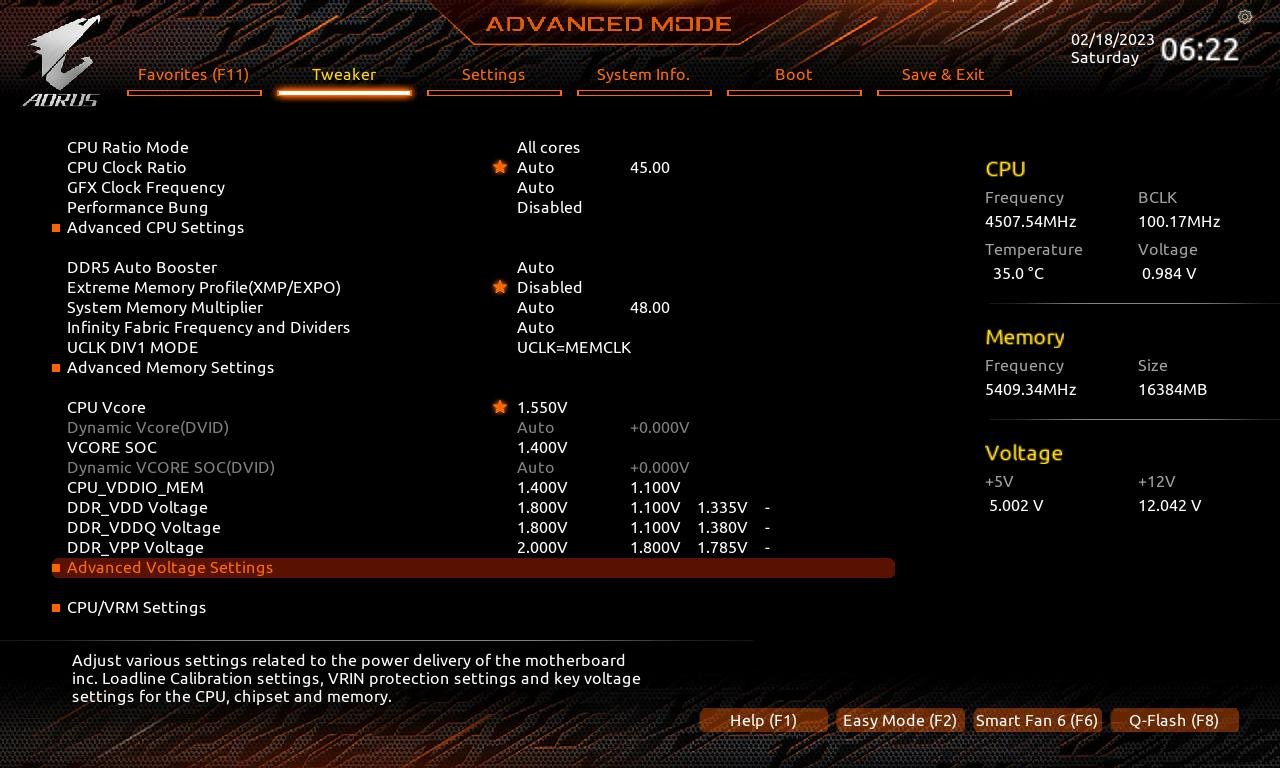Toggle Performance Bung from Disabled
The width and height of the screenshot is (1280, 768).
[x=549, y=207]
